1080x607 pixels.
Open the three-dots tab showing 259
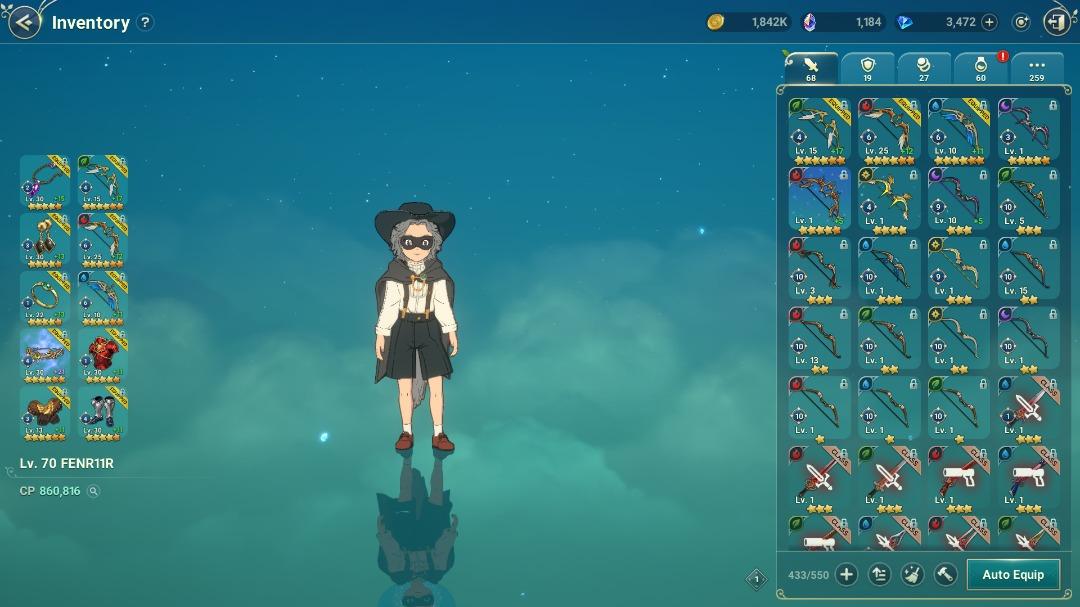click(1036, 68)
